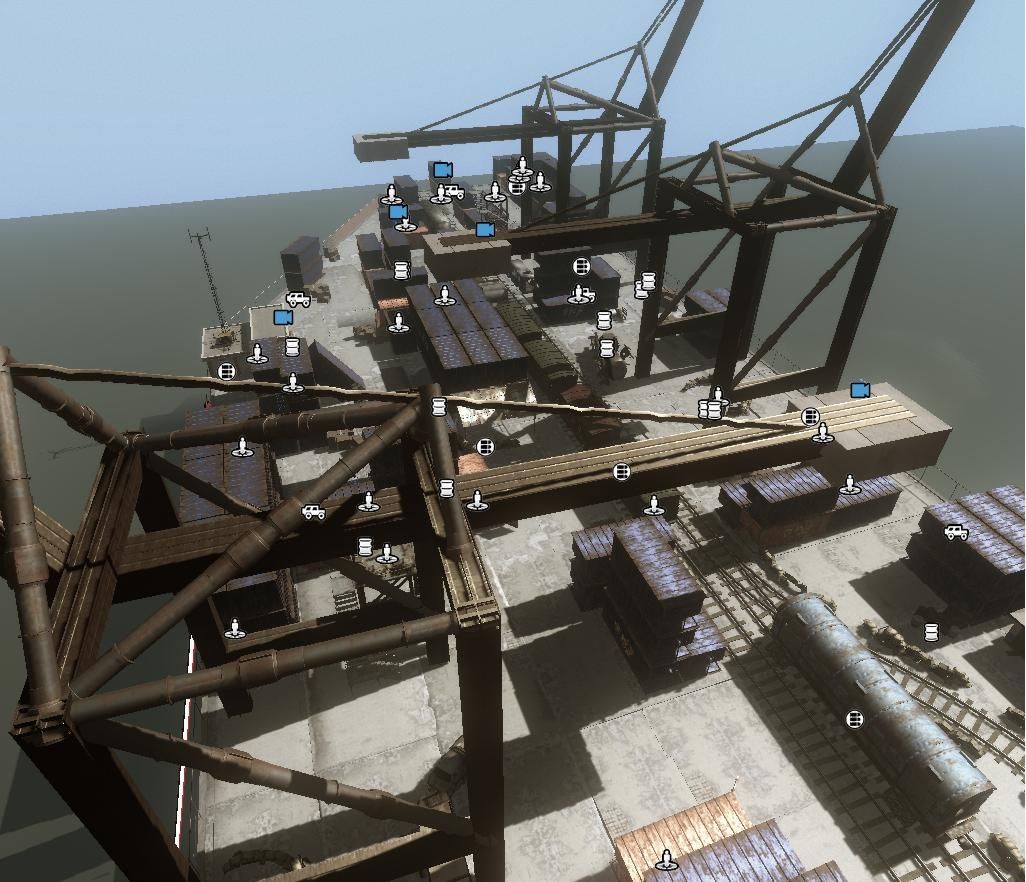Select the jeep marker next to the antenna tower
This screenshot has height=882, width=1026.
[x=297, y=299]
